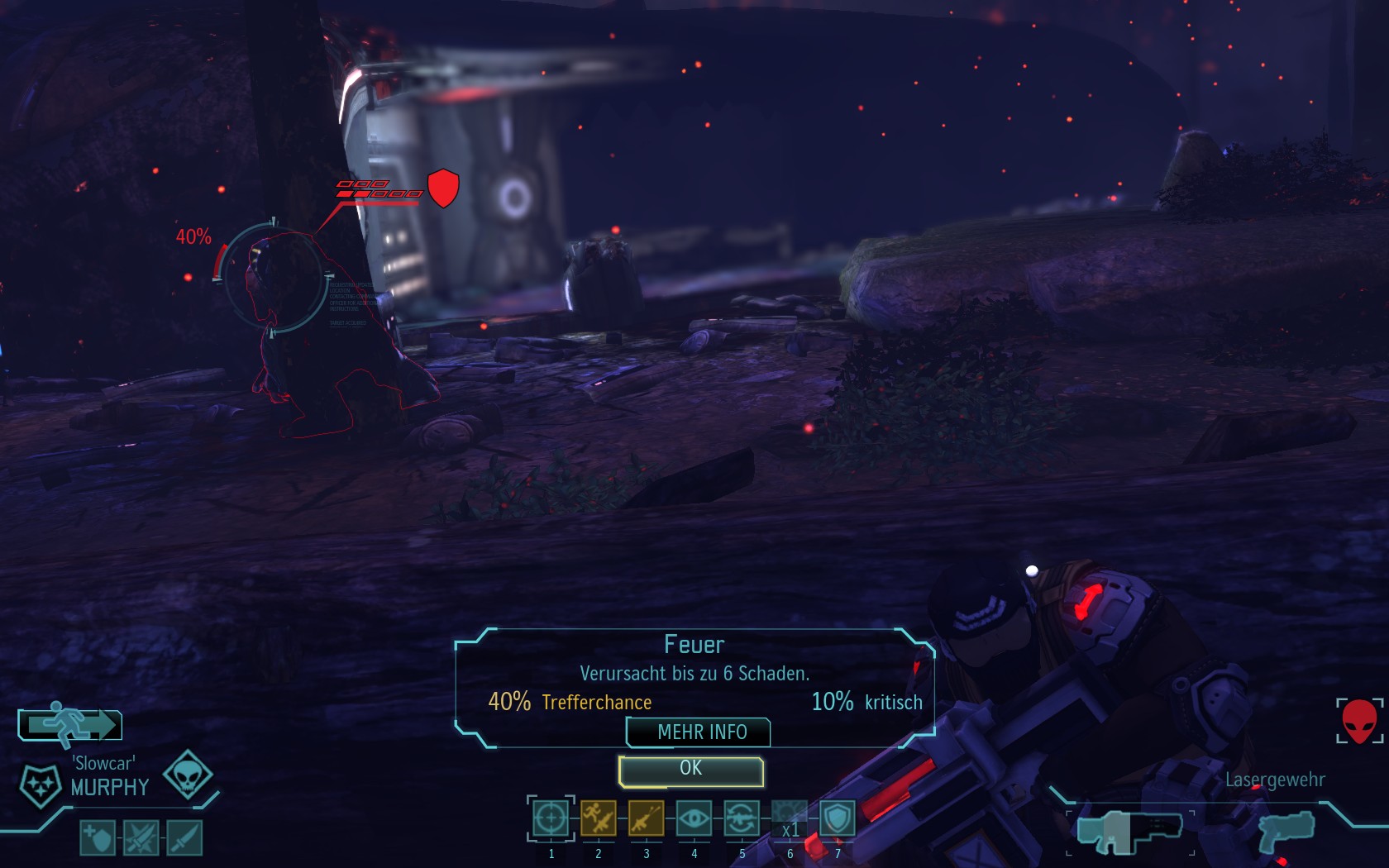Activate the Overwatch eye ability
The height and width of the screenshot is (868, 1389).
click(x=694, y=818)
